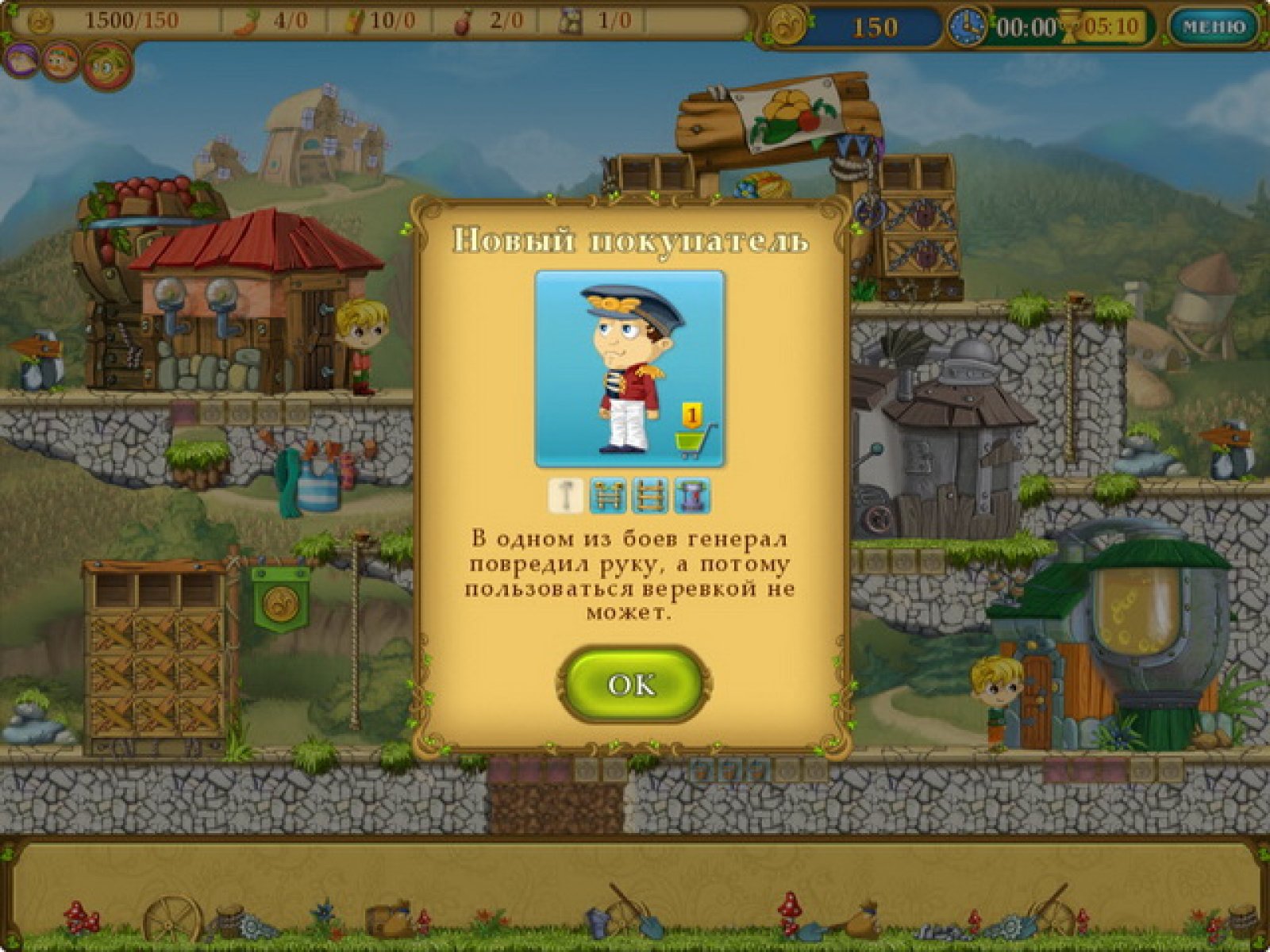Image resolution: width=1270 pixels, height=952 pixels.
Task: Choose the wooden ladder icon in dialog
Action: pyautogui.click(x=649, y=496)
